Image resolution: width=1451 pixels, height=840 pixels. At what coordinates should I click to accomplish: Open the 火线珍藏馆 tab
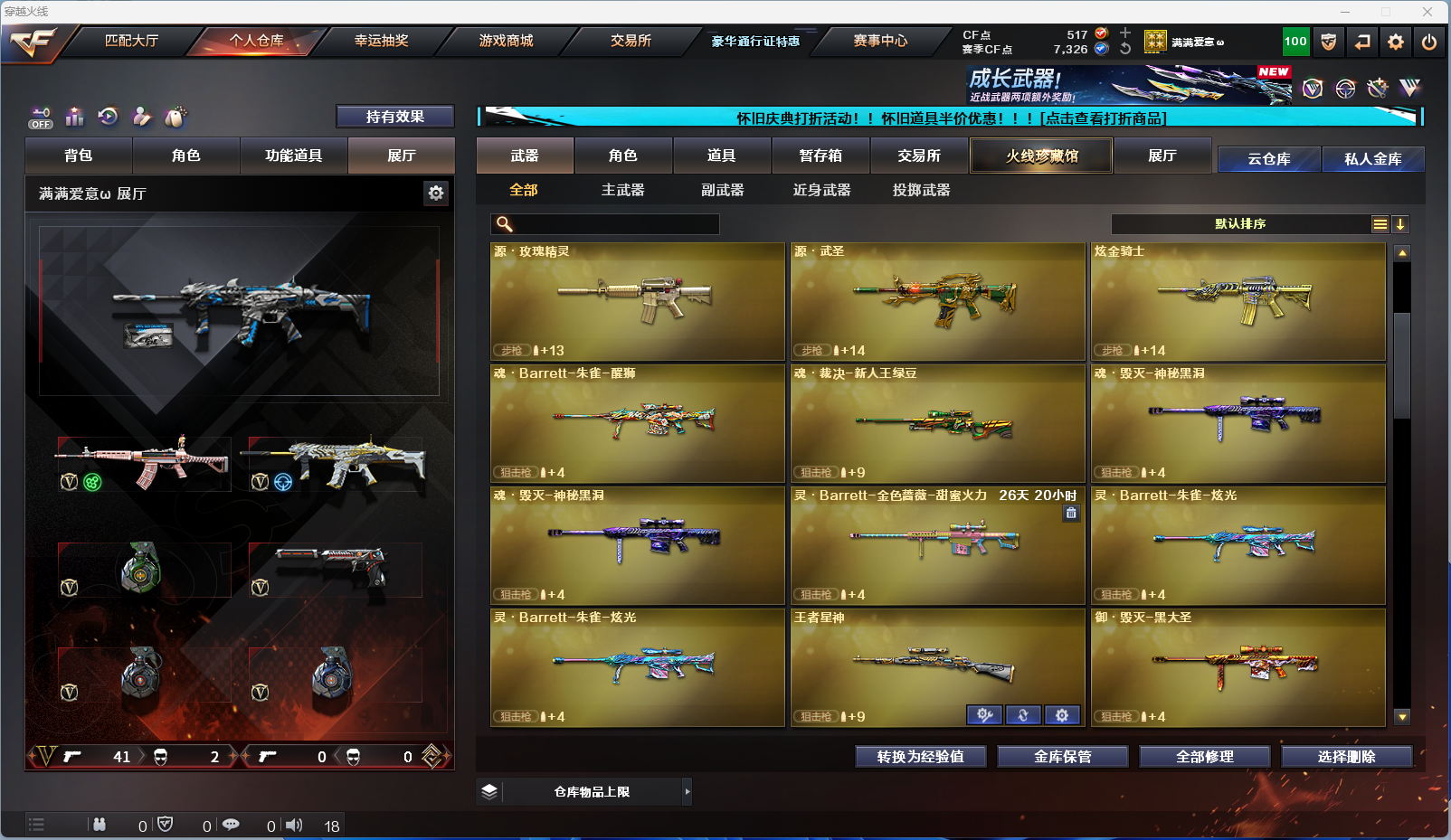tap(1041, 156)
